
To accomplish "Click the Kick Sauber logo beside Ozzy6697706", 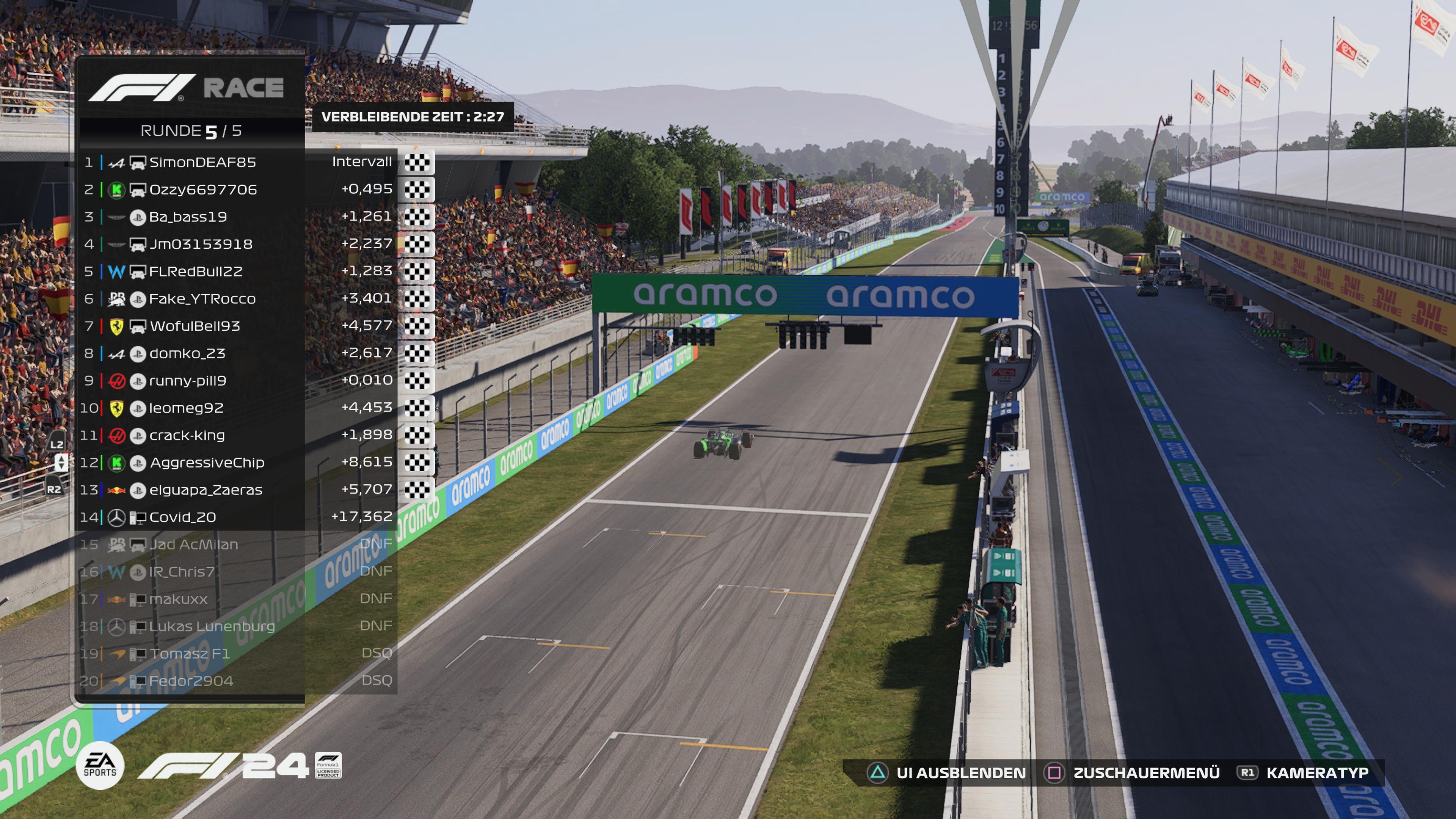I will pos(116,190).
